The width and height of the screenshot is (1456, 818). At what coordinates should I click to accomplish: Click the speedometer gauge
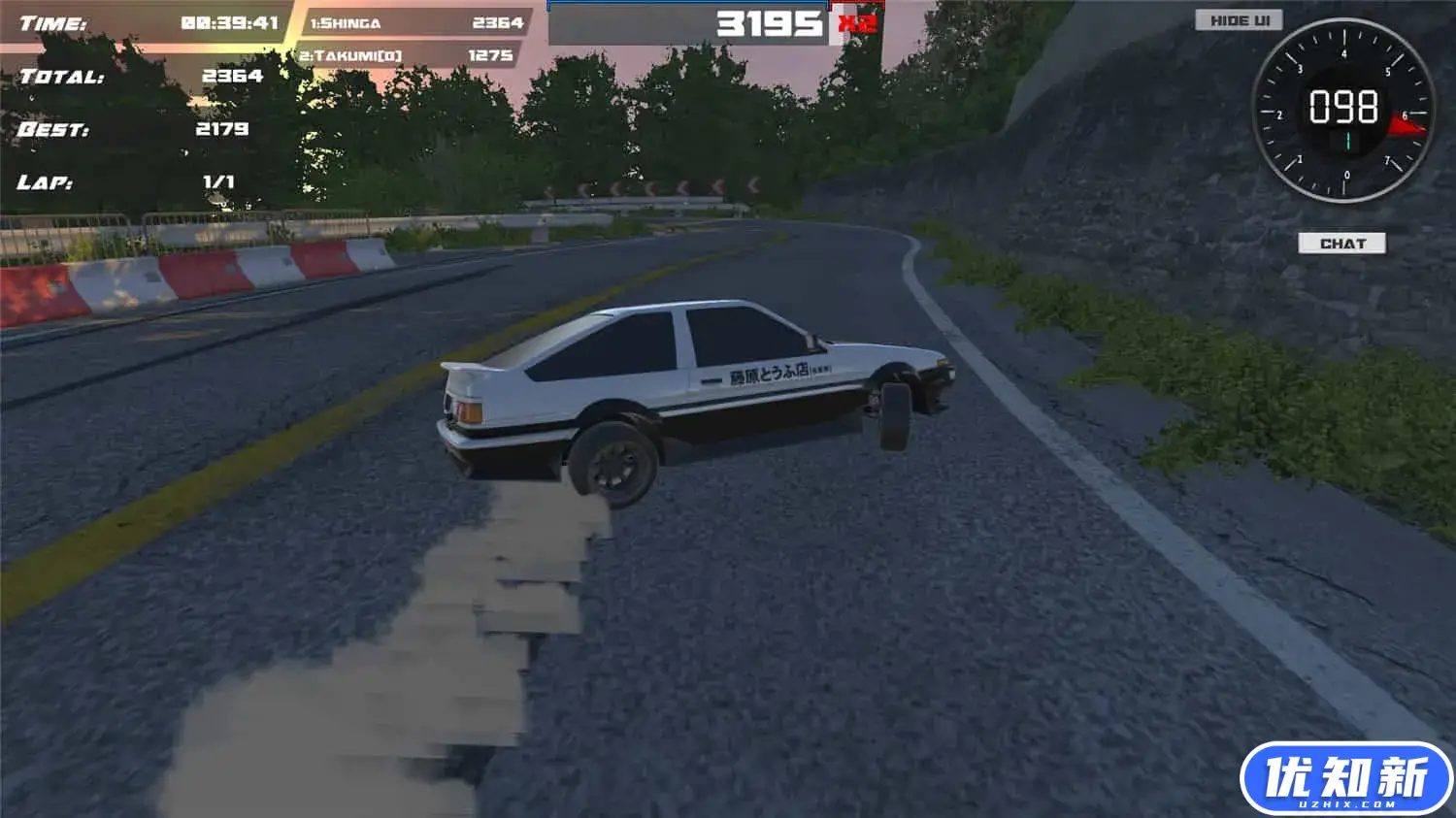pyautogui.click(x=1344, y=110)
